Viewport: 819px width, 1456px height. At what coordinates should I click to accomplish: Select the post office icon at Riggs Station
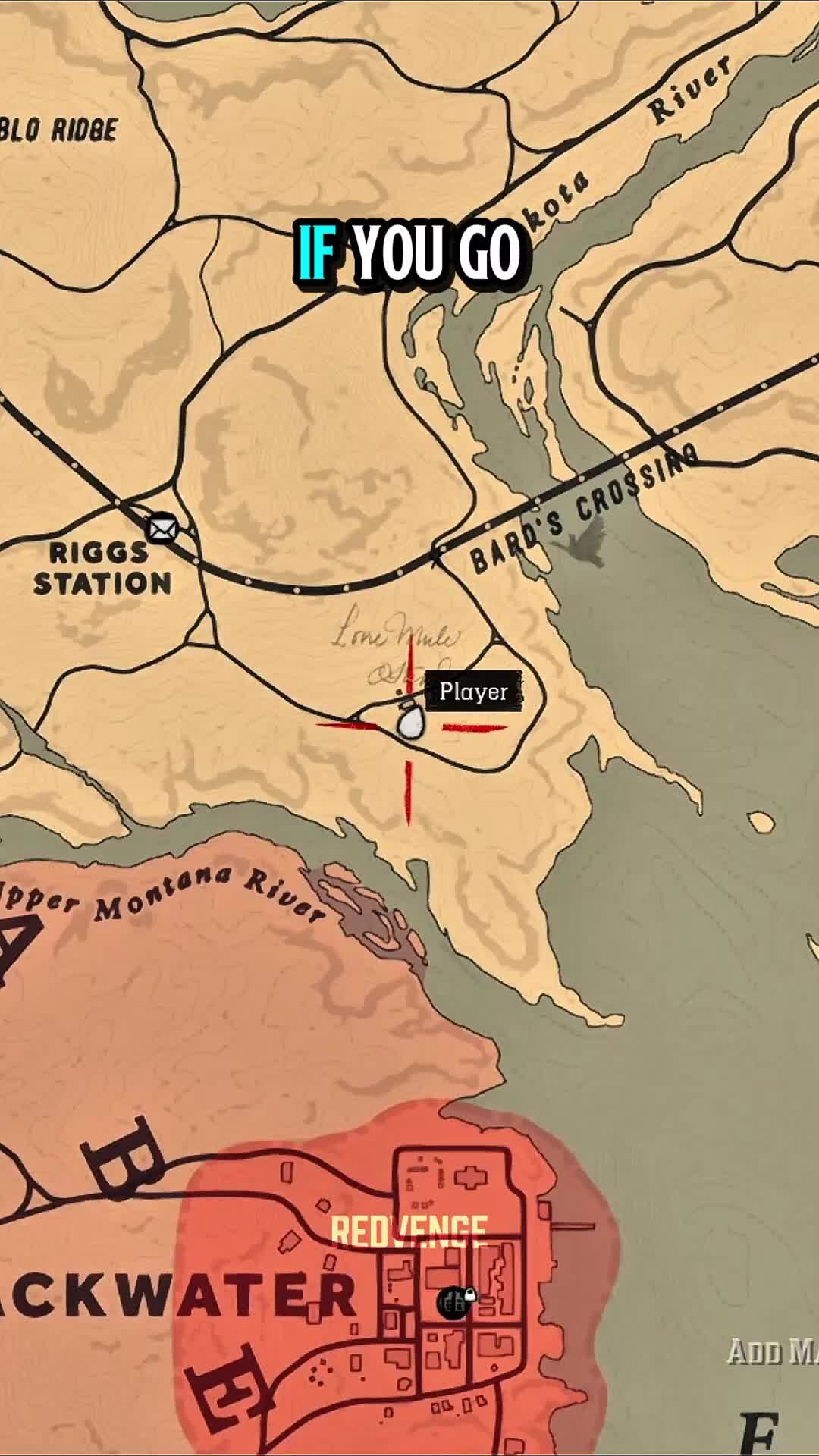click(x=161, y=528)
